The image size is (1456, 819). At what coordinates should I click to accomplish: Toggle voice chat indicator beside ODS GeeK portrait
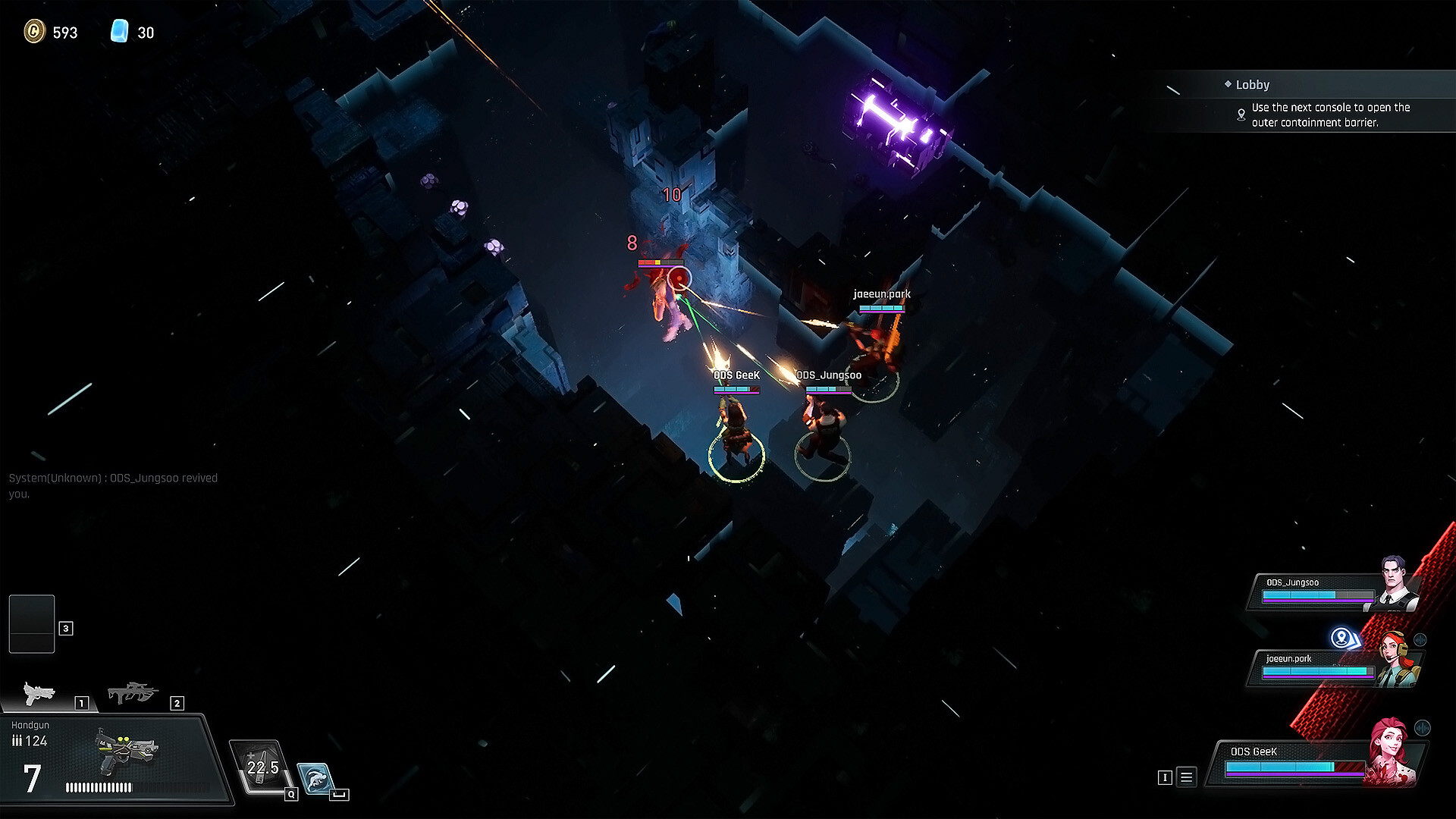pyautogui.click(x=1422, y=726)
